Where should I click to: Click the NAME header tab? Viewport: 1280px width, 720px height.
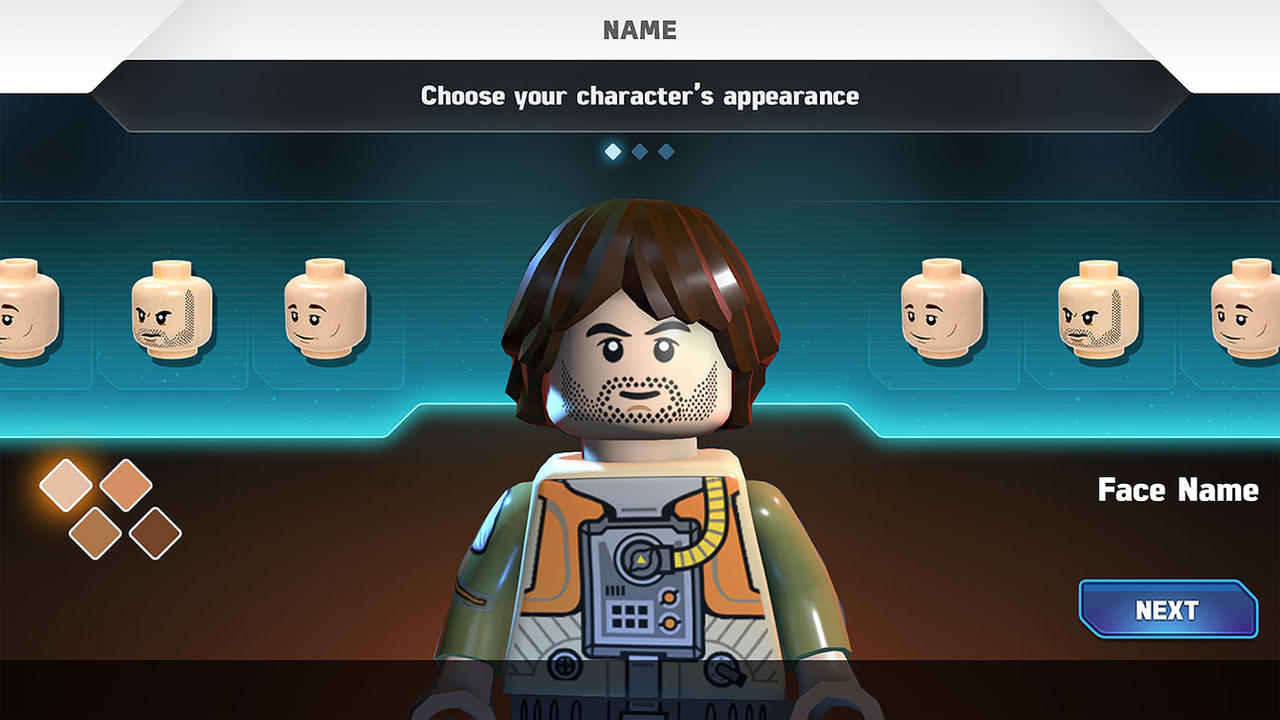pyautogui.click(x=640, y=30)
